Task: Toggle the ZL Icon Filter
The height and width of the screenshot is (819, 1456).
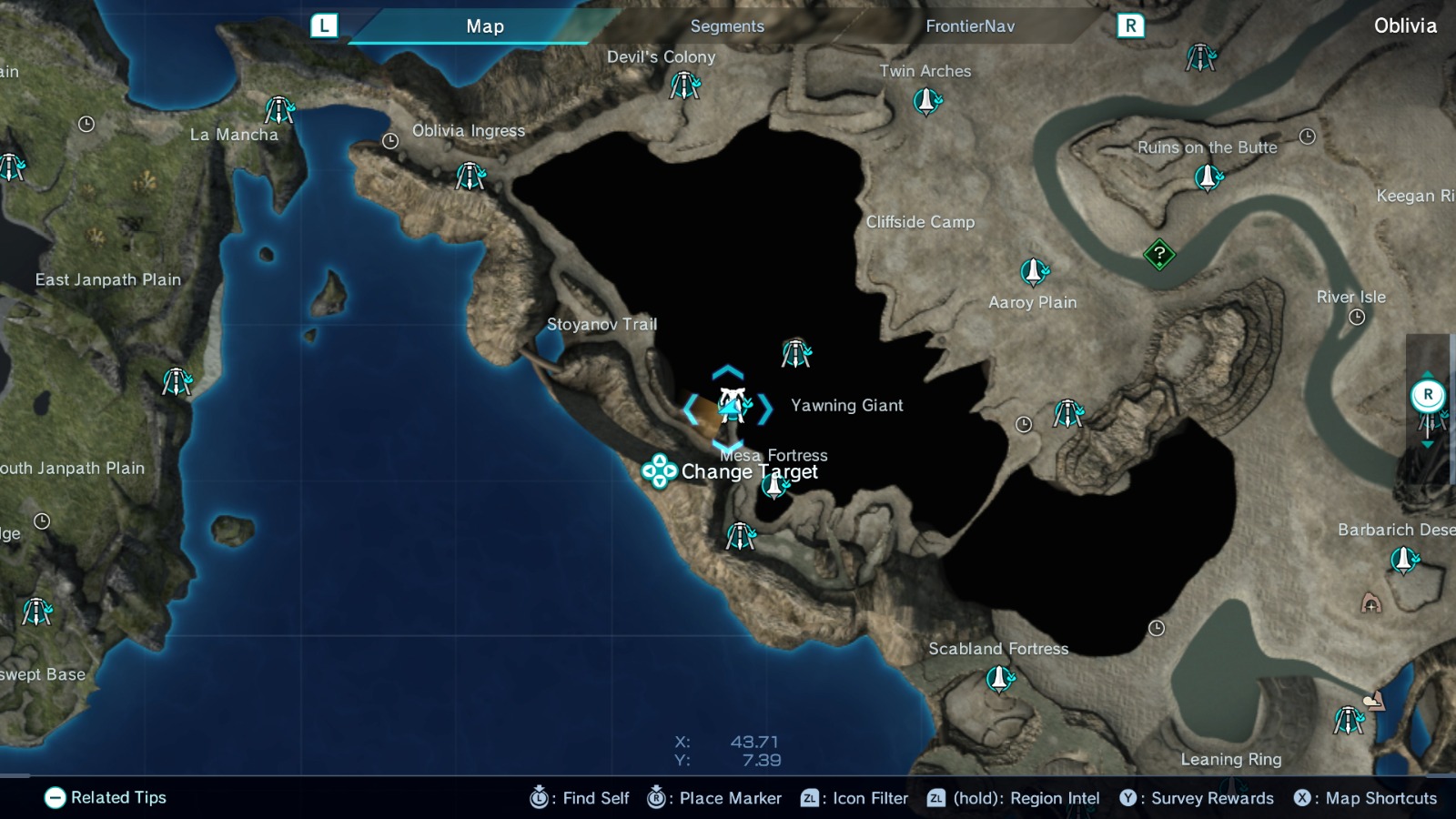Action: pyautogui.click(x=845, y=798)
